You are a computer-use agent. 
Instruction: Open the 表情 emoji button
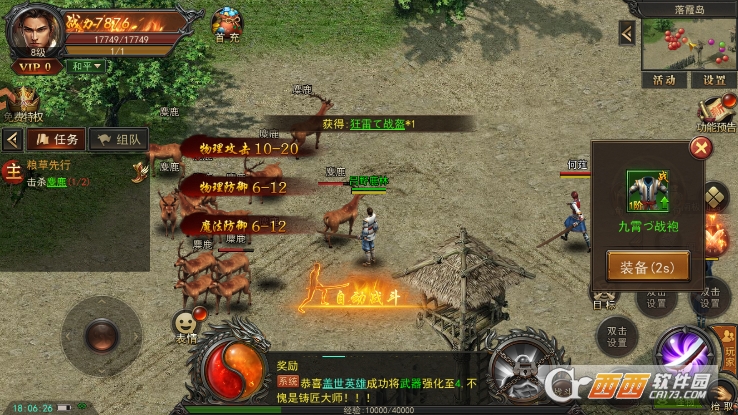click(x=185, y=325)
